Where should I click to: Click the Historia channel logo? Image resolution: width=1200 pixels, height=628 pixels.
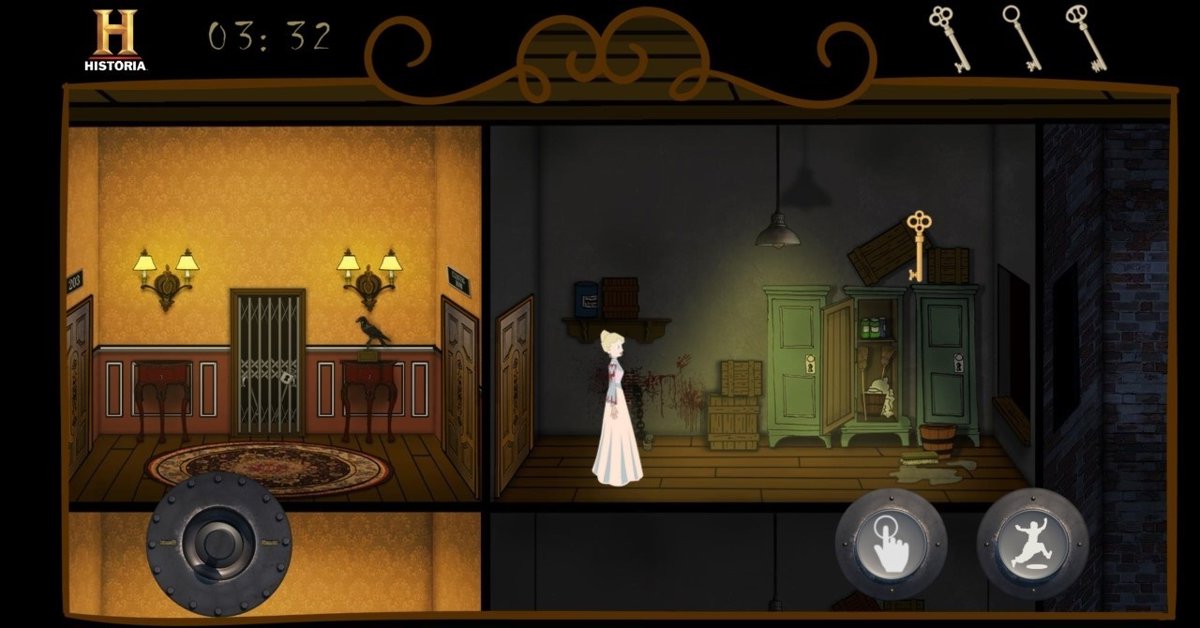point(115,40)
